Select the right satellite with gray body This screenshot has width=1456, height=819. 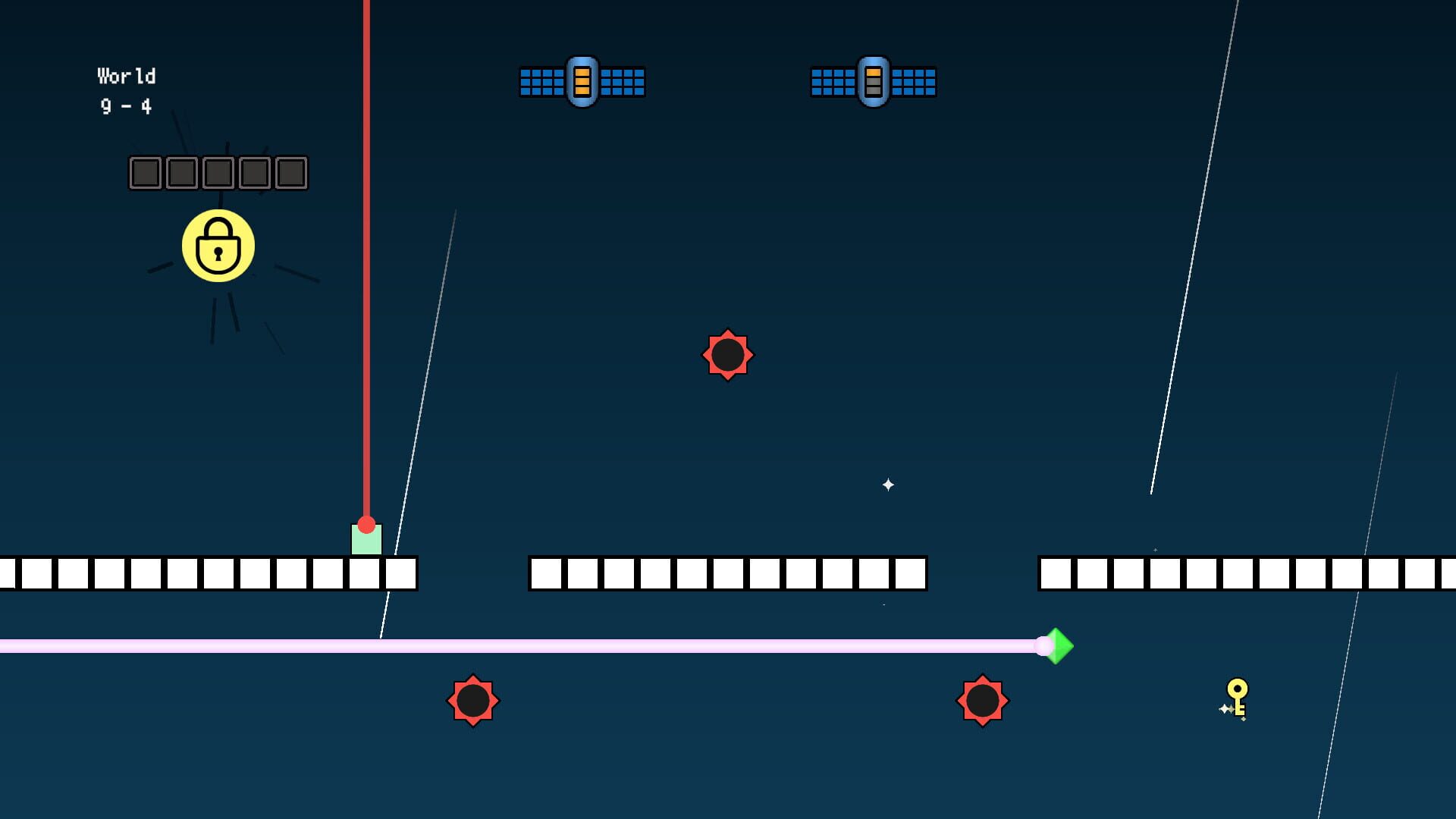874,82
